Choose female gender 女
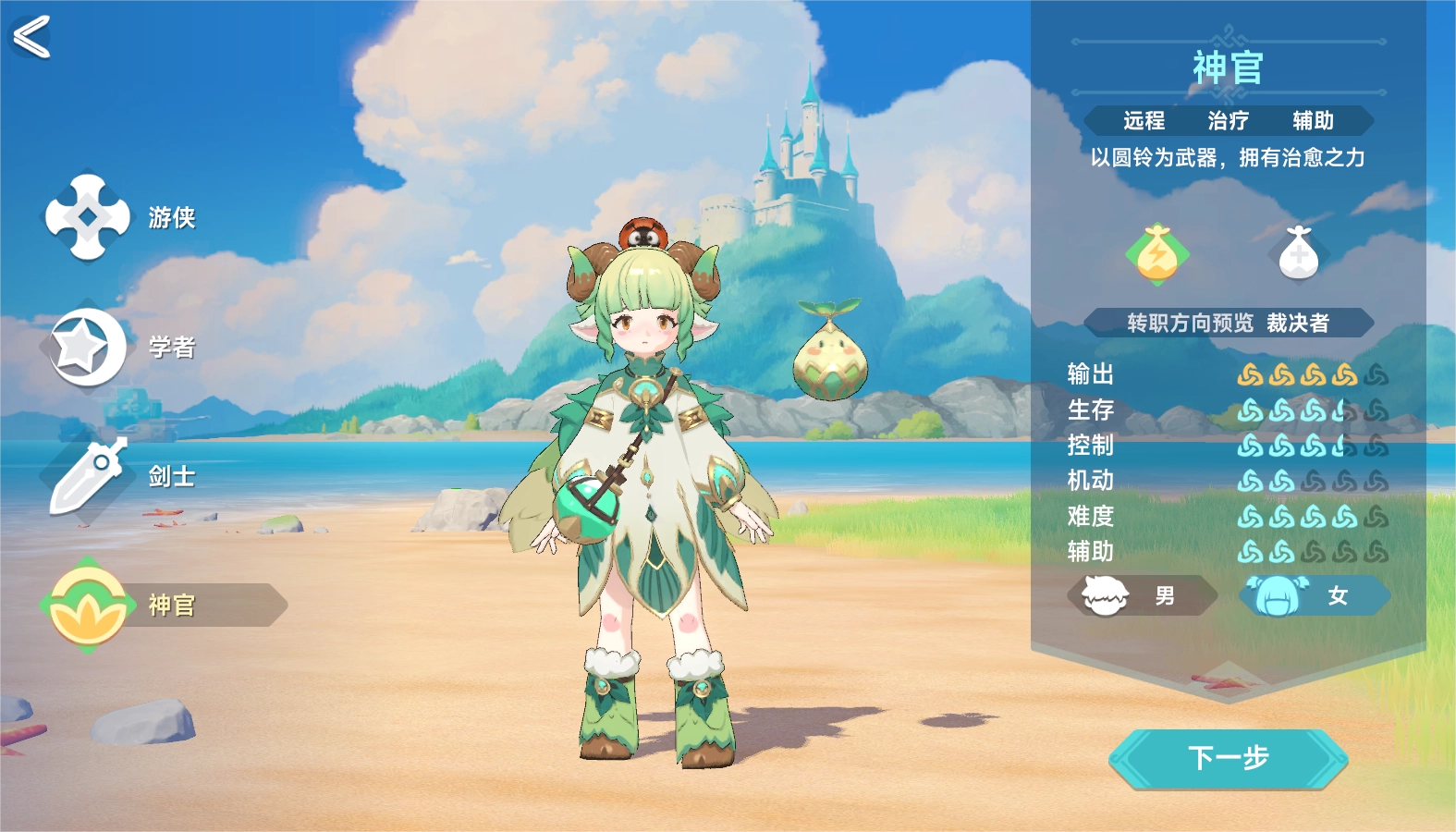Viewport: 1456px width, 832px height. [1315, 596]
